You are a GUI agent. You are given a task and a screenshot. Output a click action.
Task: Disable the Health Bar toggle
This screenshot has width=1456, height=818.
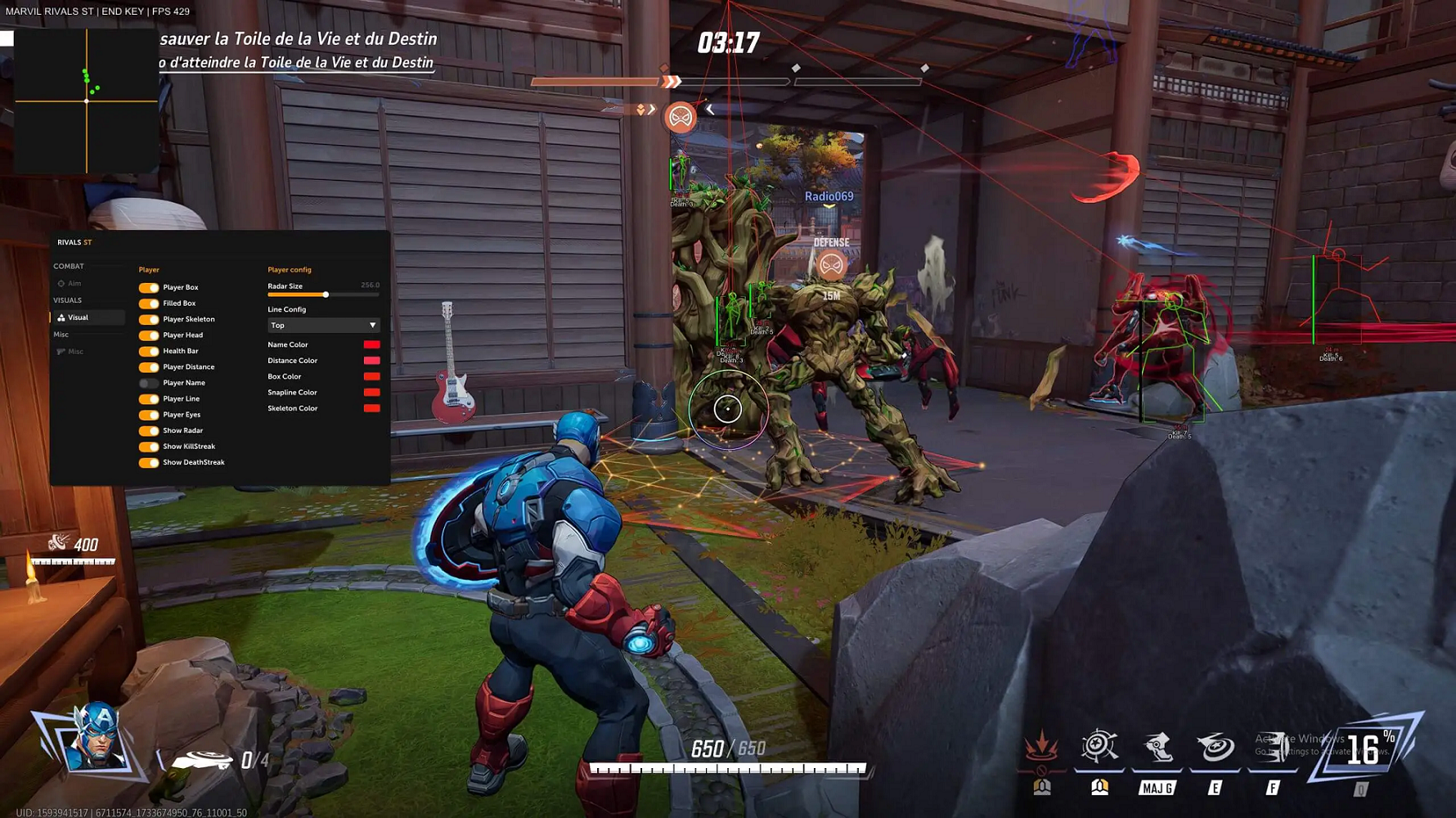149,351
